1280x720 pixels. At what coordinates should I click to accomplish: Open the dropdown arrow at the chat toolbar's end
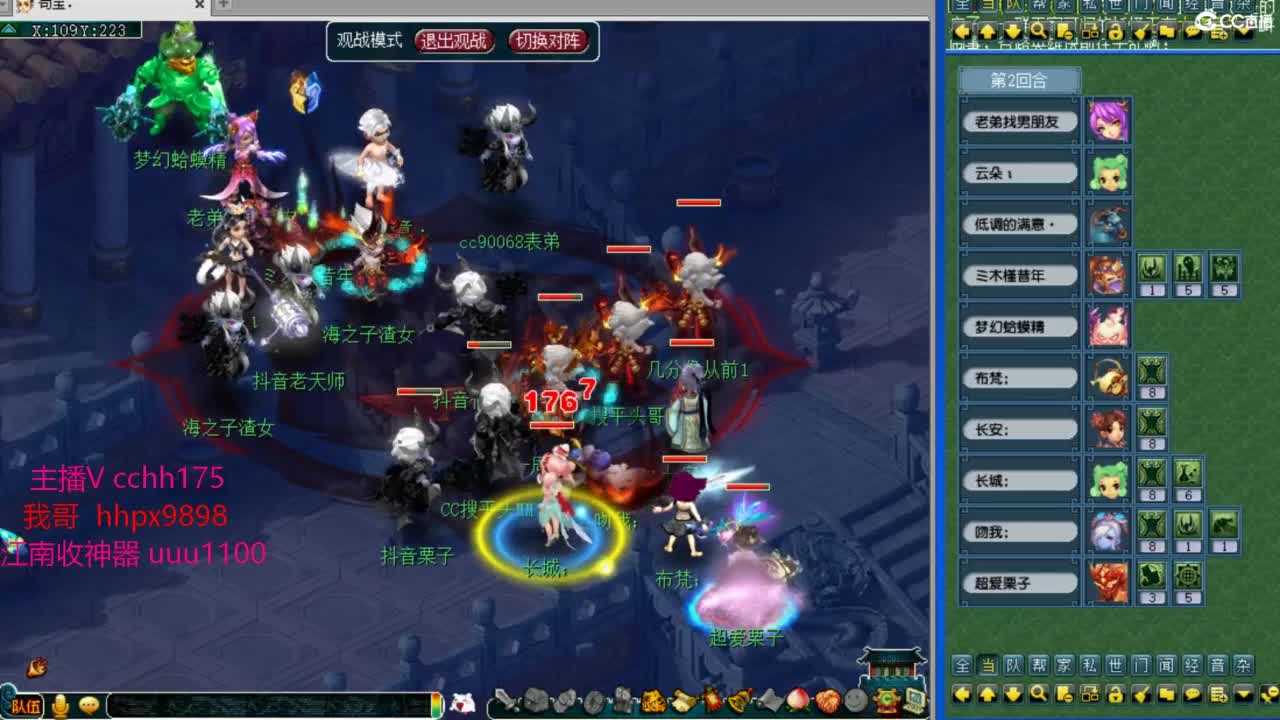click(x=1243, y=693)
